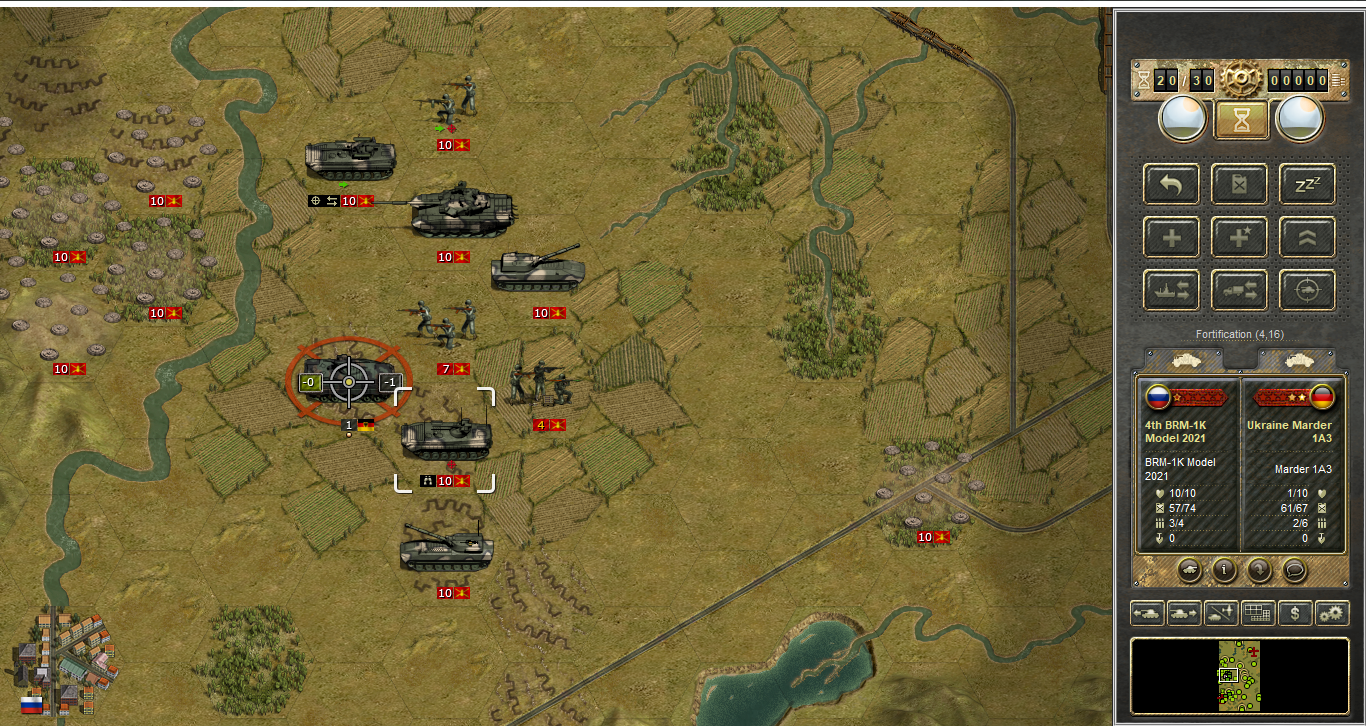Upgrade the unit with the chevrons button
Screen dimensions: 1366x726
[x=1307, y=237]
